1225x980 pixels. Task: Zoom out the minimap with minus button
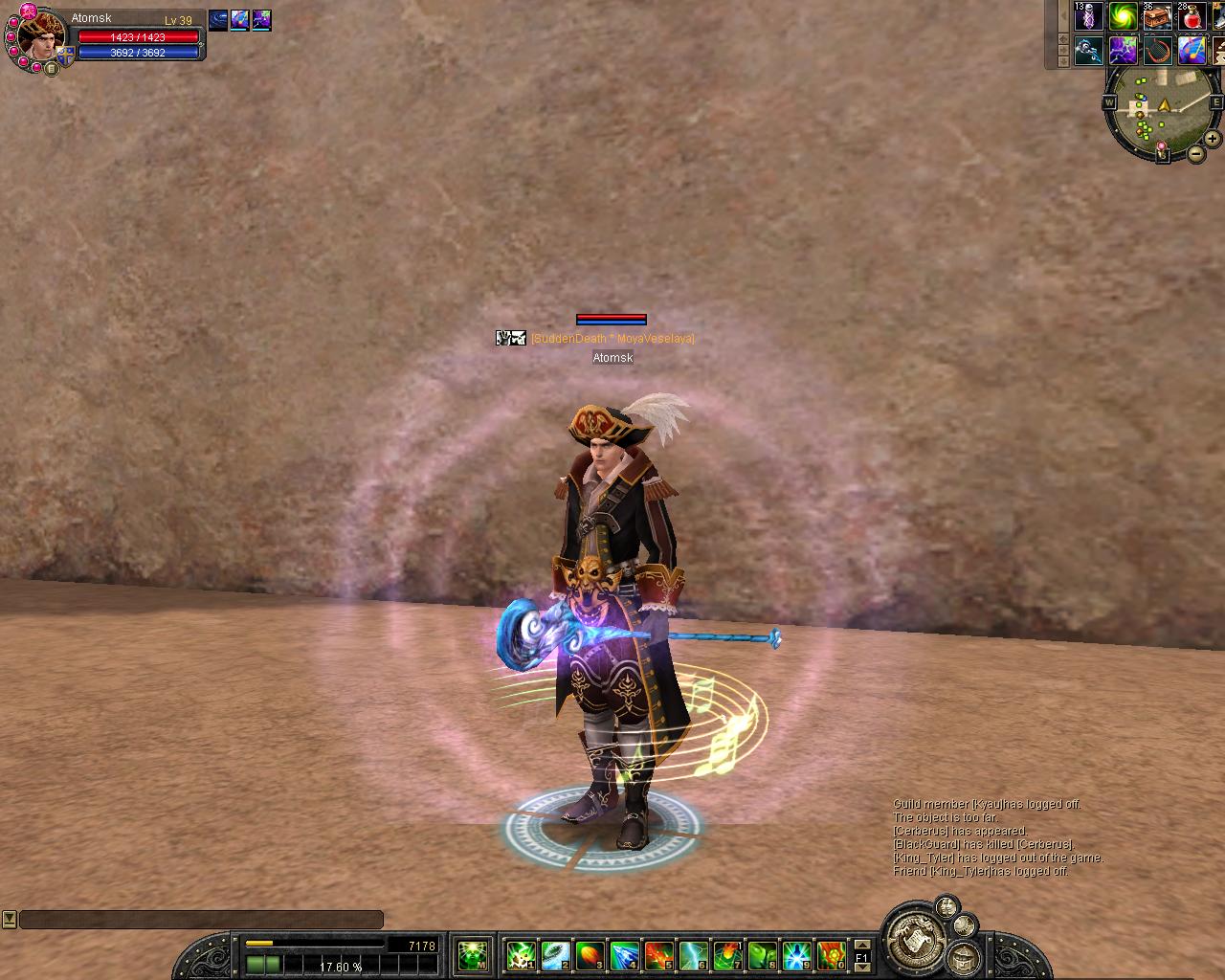click(1196, 153)
